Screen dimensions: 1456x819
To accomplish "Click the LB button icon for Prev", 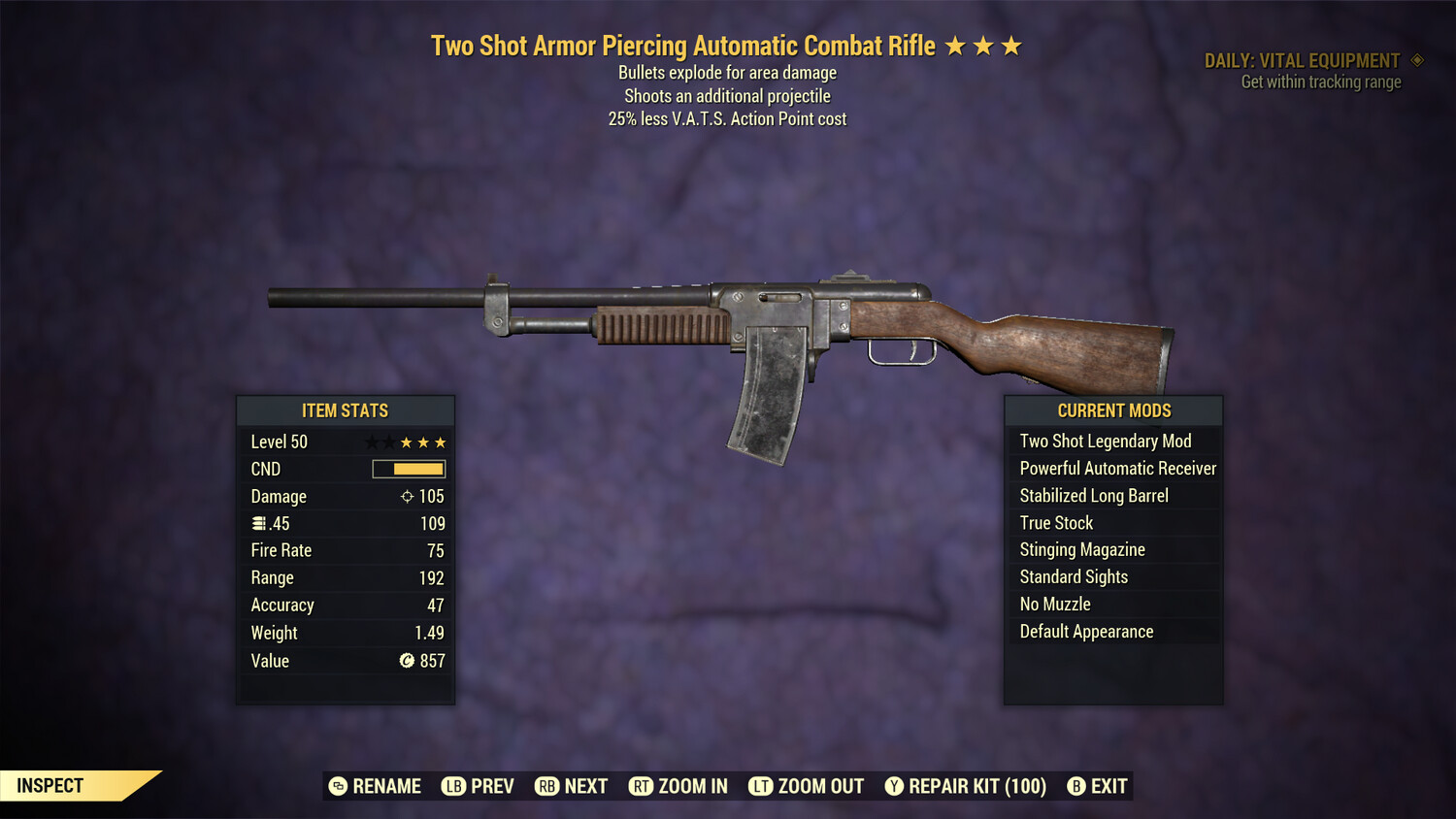I will tap(452, 786).
